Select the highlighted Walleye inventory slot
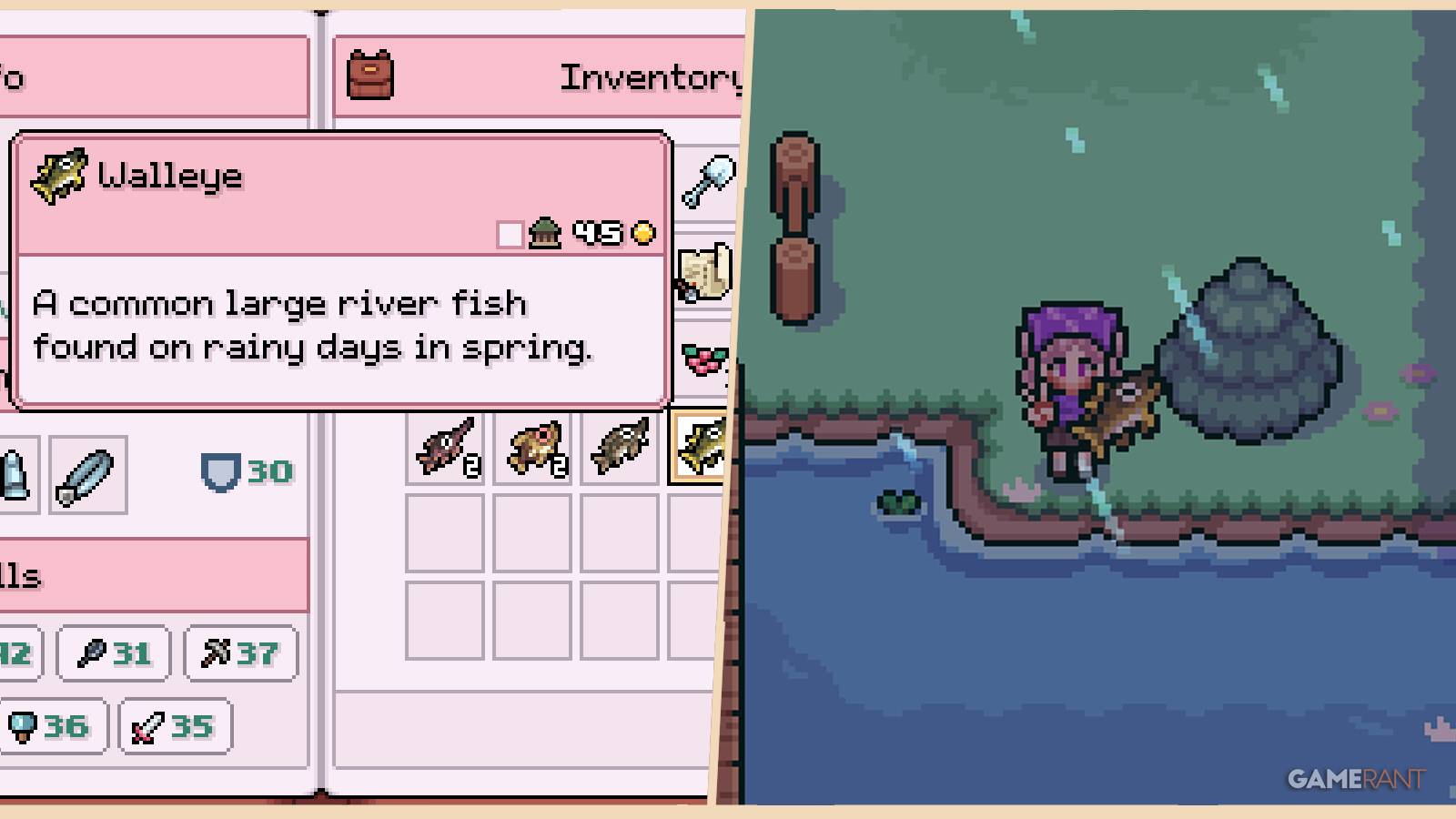Screen dimensions: 1456x819 (x=701, y=446)
